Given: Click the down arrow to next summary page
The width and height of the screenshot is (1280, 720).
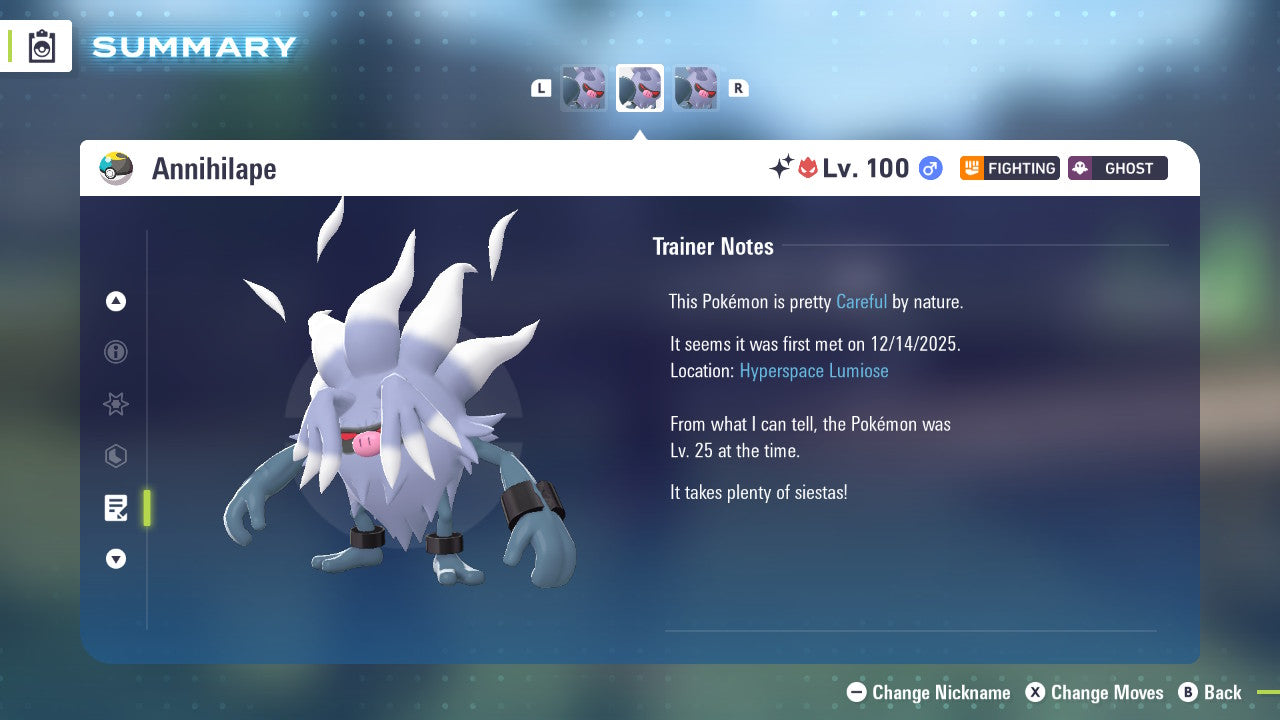Looking at the screenshot, I should [115, 559].
